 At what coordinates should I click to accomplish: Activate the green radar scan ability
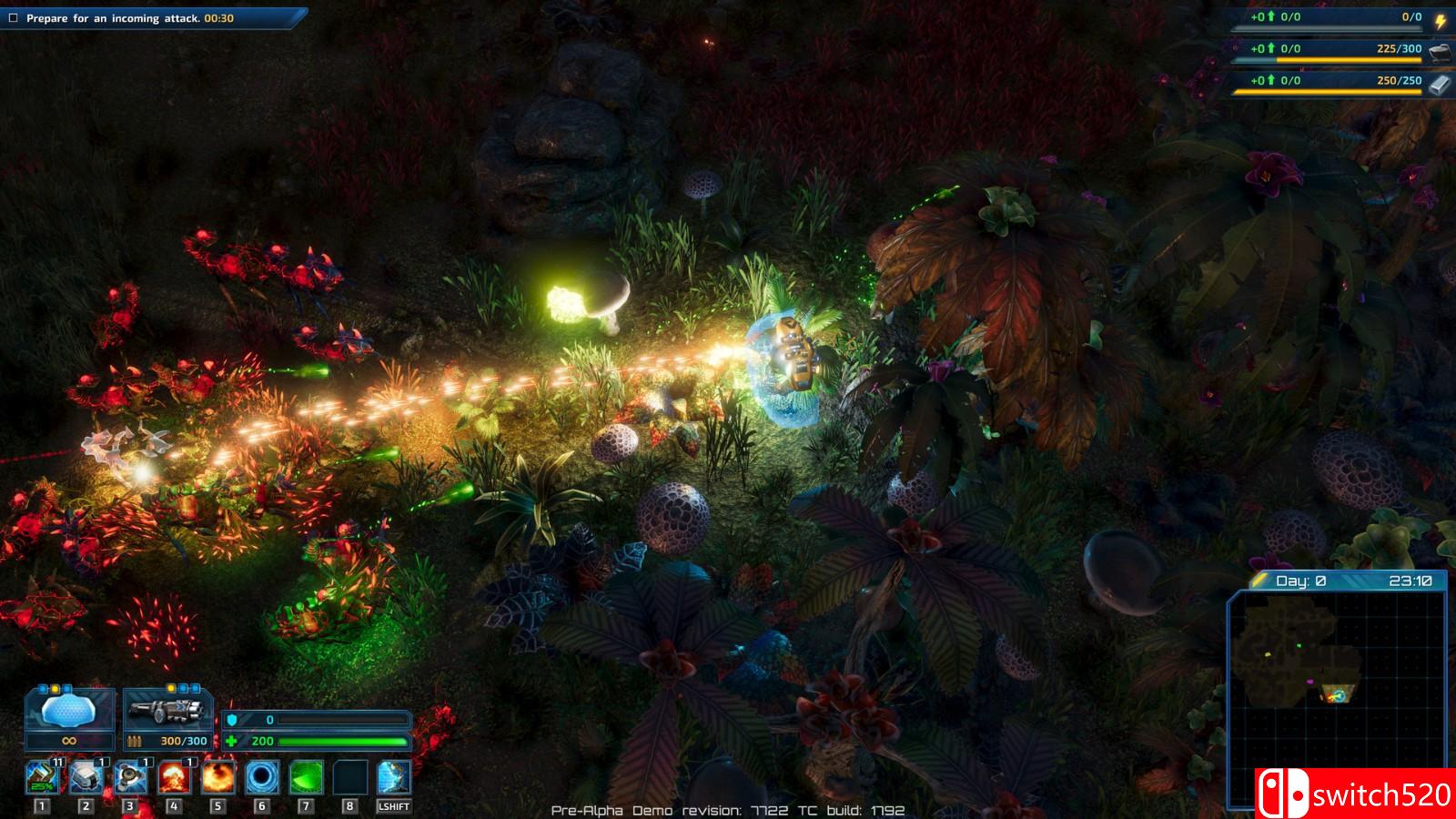coord(306,778)
